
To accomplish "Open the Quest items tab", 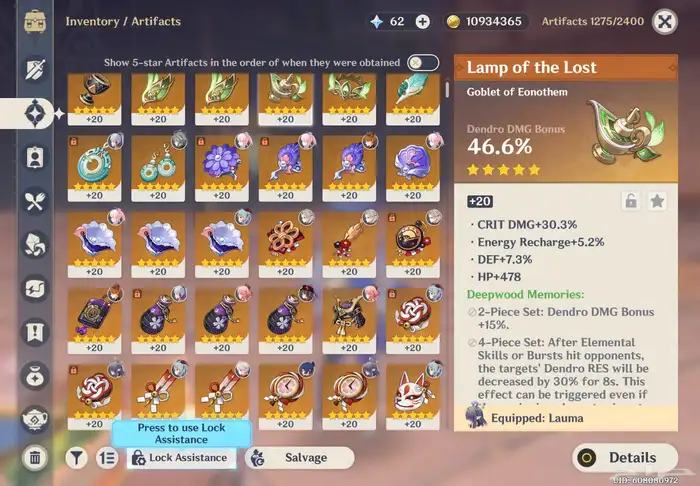I will 35,331.
